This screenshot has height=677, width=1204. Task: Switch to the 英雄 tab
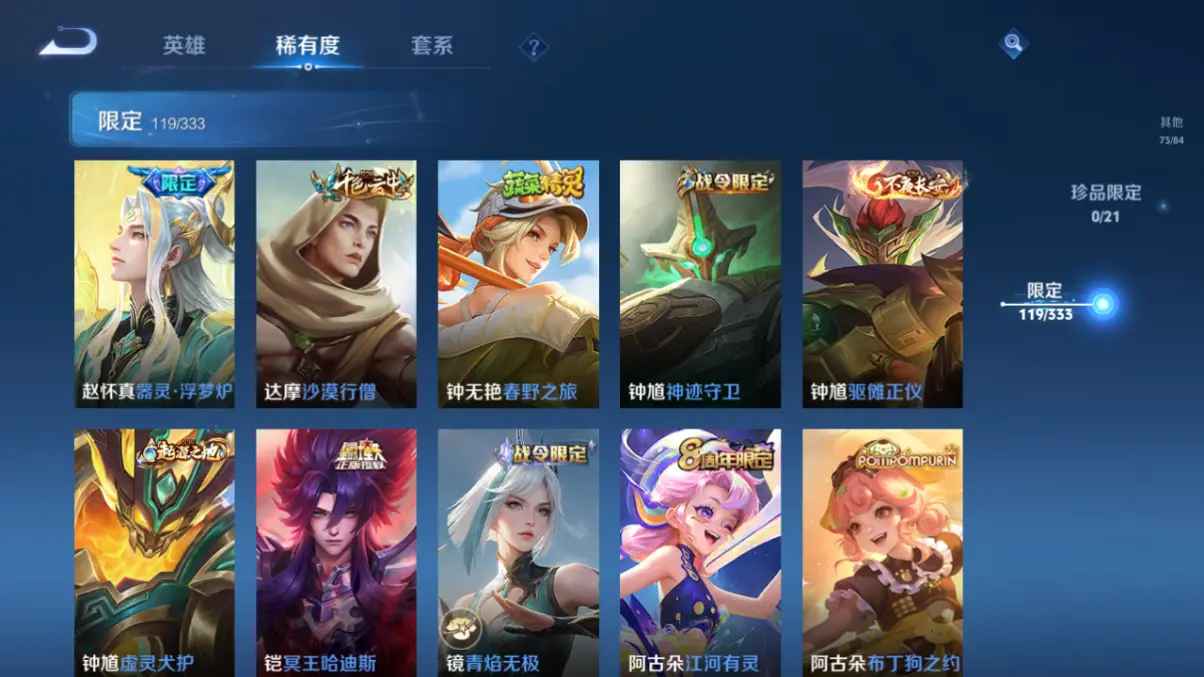click(184, 46)
